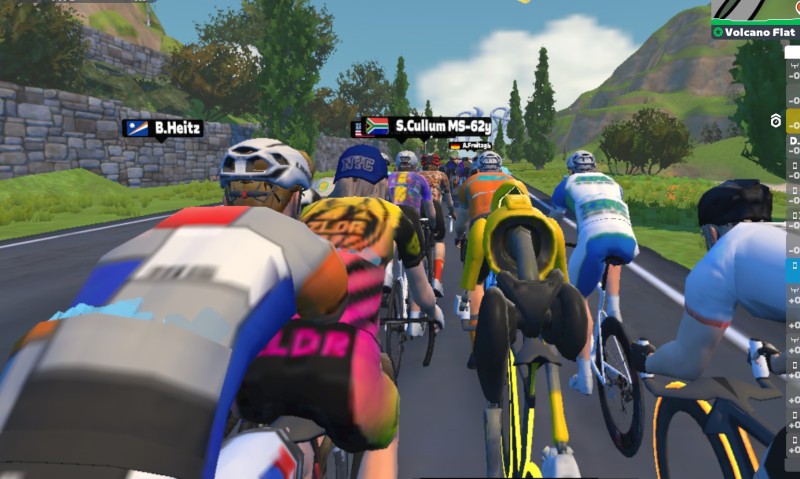The width and height of the screenshot is (800, 479).
Task: Open the minimap above the Volcano Flat label
Action: (757, 11)
